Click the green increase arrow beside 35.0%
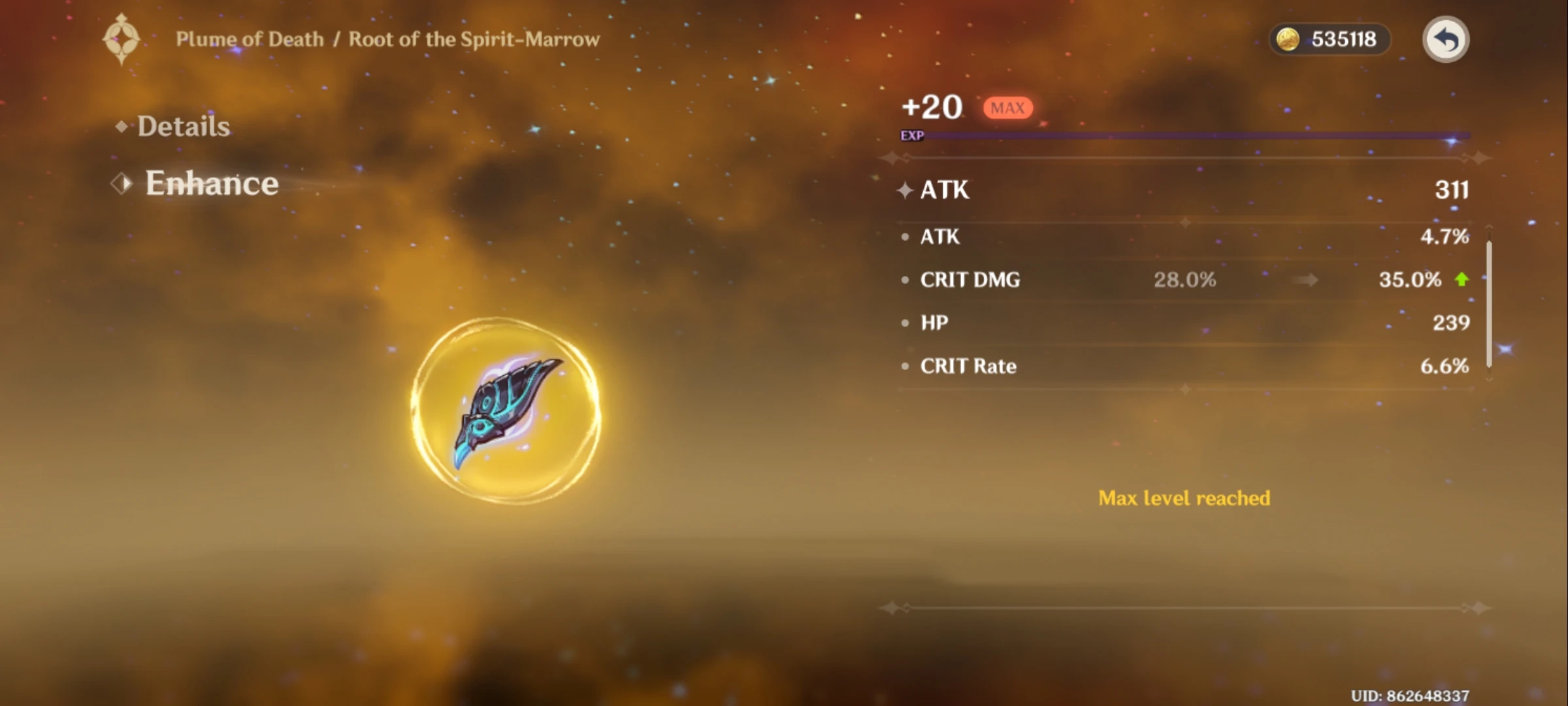Screen dimensions: 1568x706 coord(1462,280)
